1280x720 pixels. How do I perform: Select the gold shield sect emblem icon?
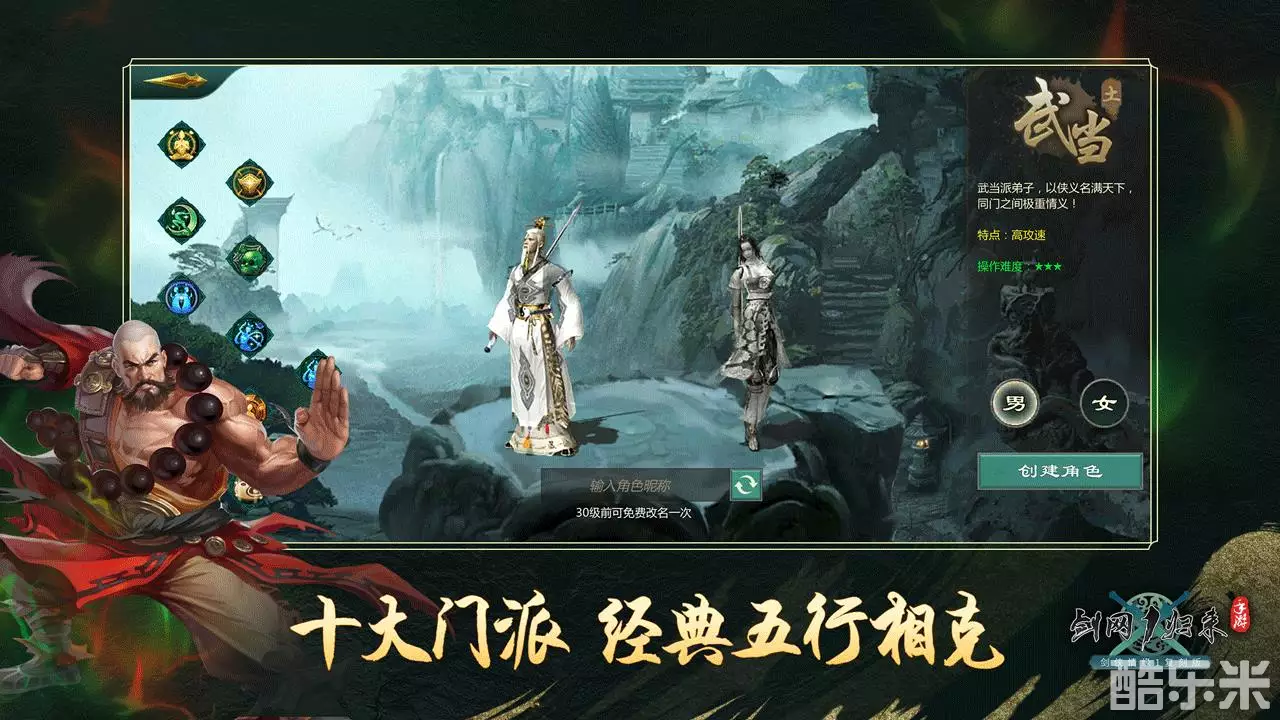249,181
